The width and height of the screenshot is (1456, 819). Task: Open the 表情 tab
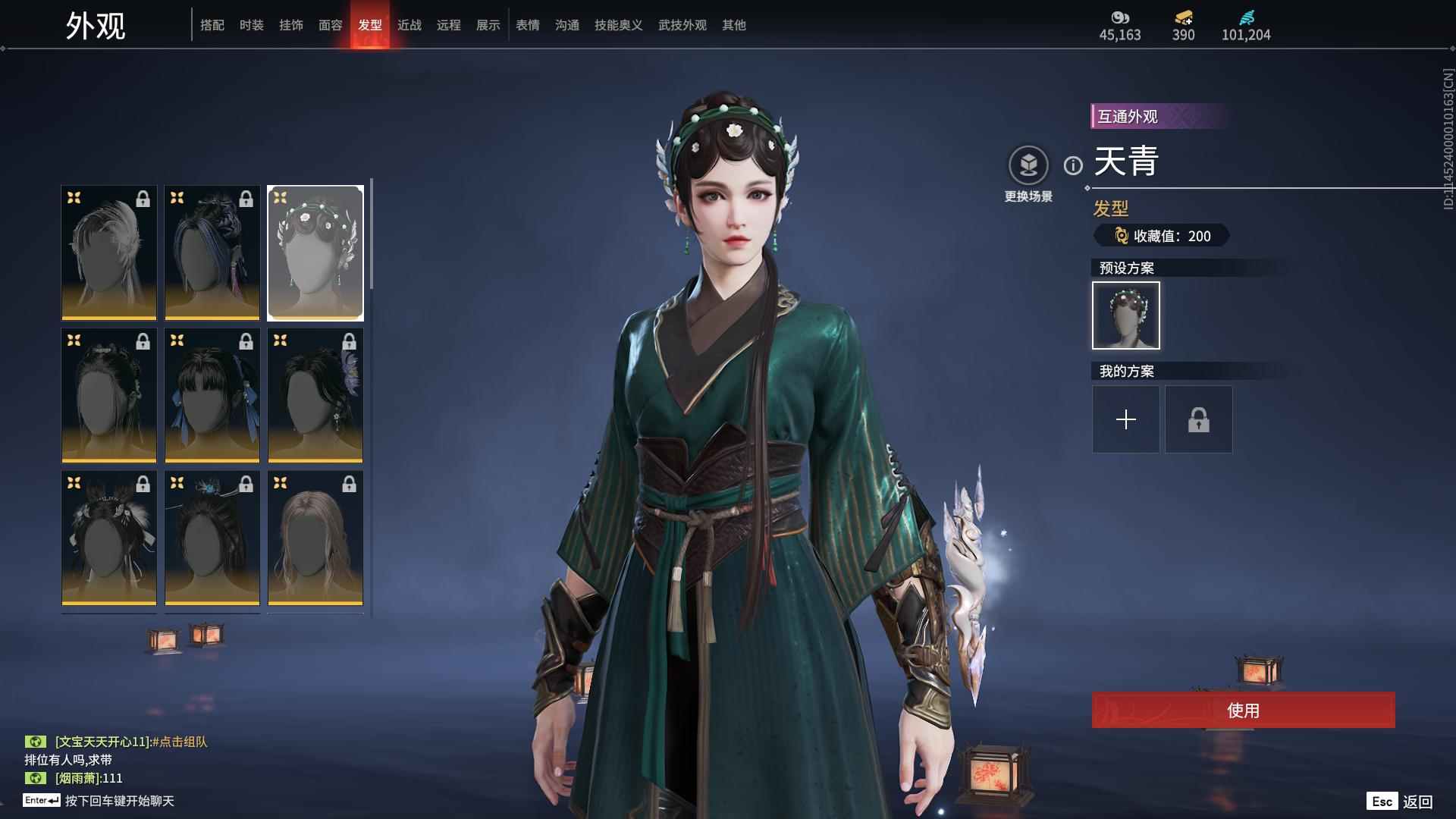click(x=527, y=25)
